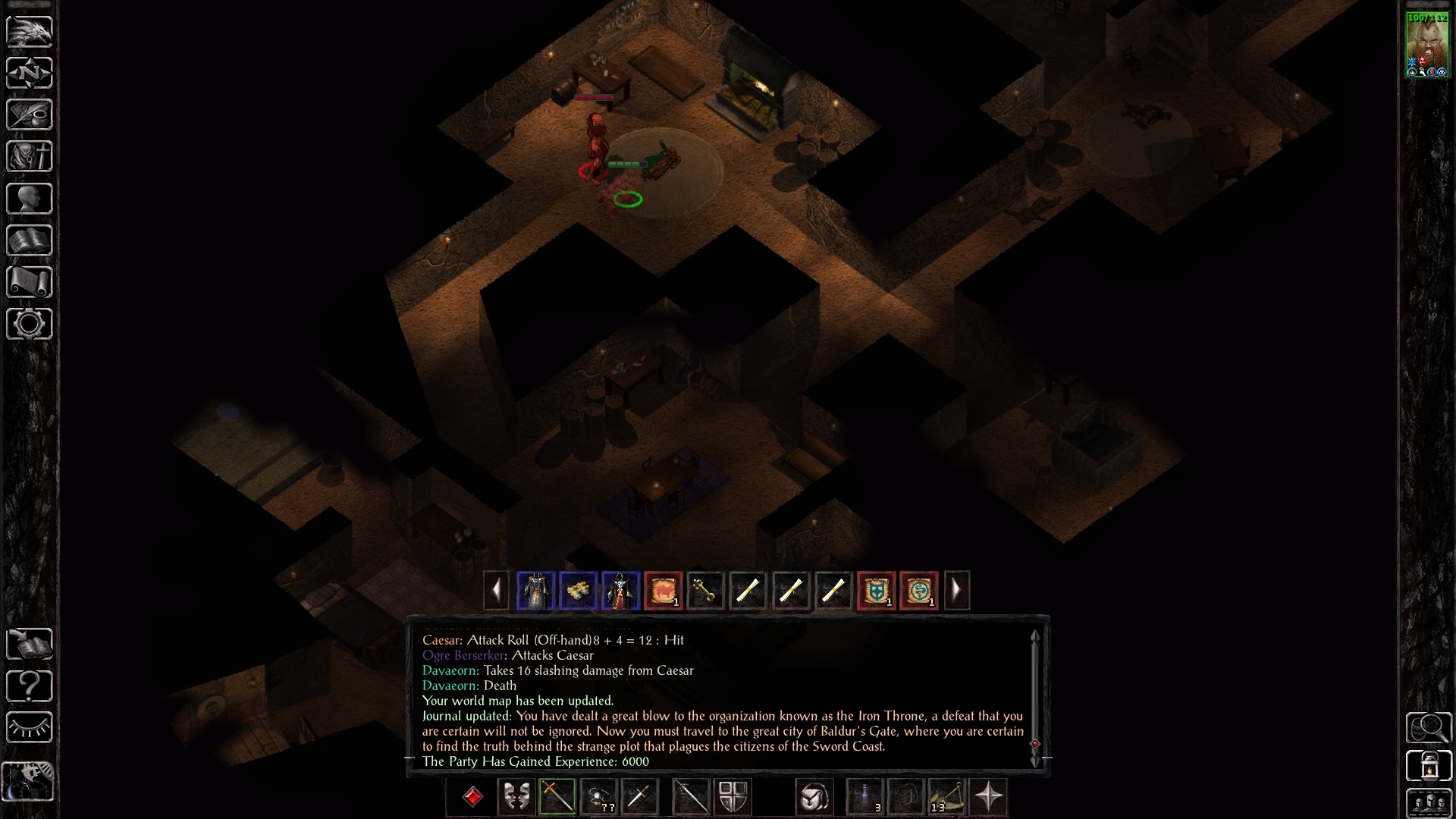This screenshot has height=819, width=1456.
Task: Show the character record sheet
Action: 30,199
